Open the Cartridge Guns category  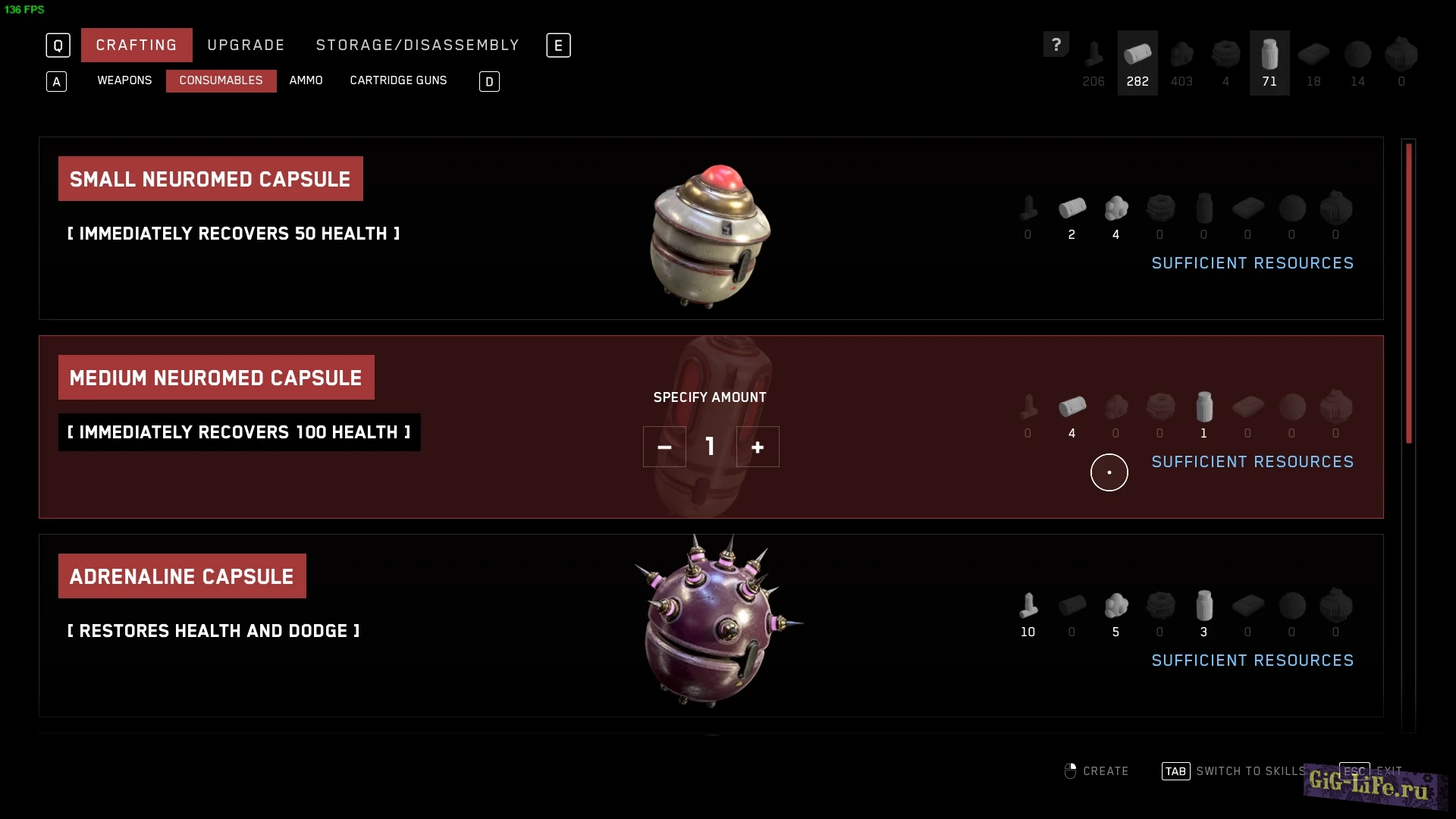click(x=398, y=80)
